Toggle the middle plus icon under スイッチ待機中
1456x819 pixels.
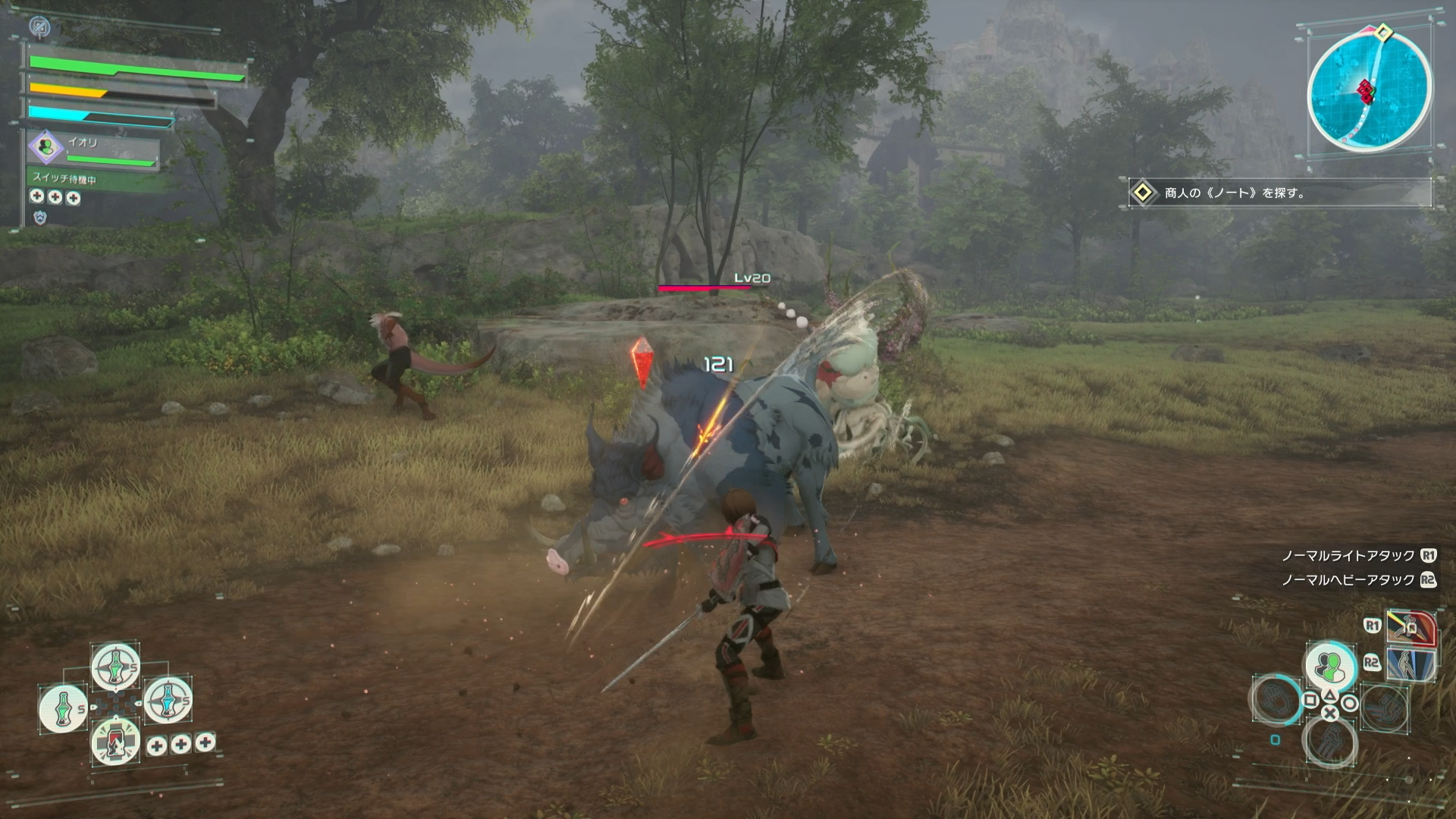coord(55,197)
